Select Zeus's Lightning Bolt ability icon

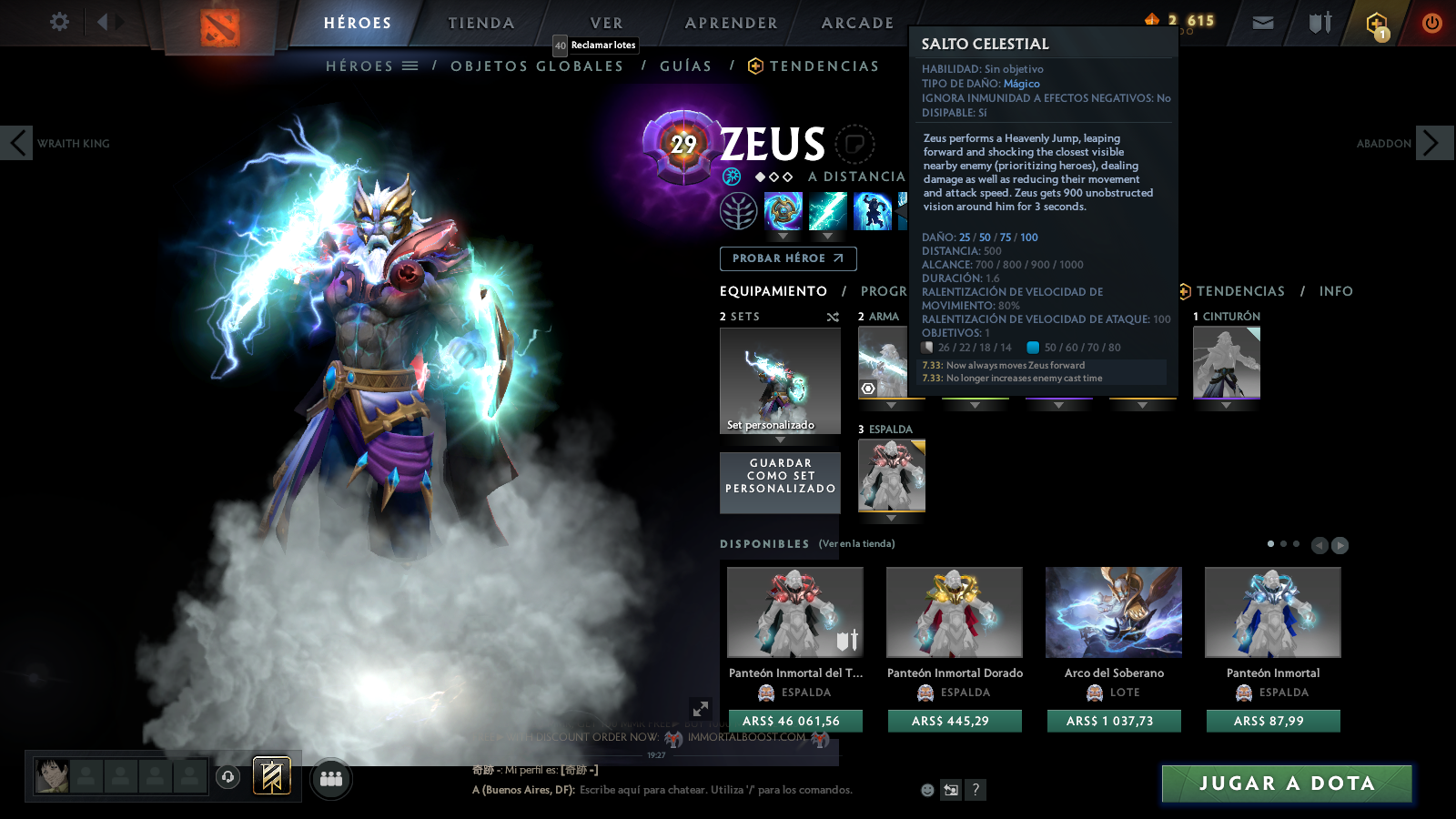(x=828, y=211)
